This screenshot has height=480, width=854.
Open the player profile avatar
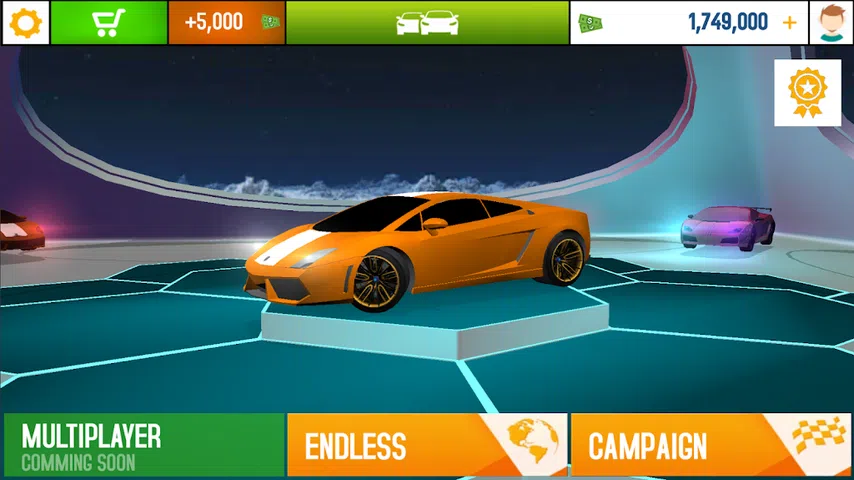(x=831, y=22)
